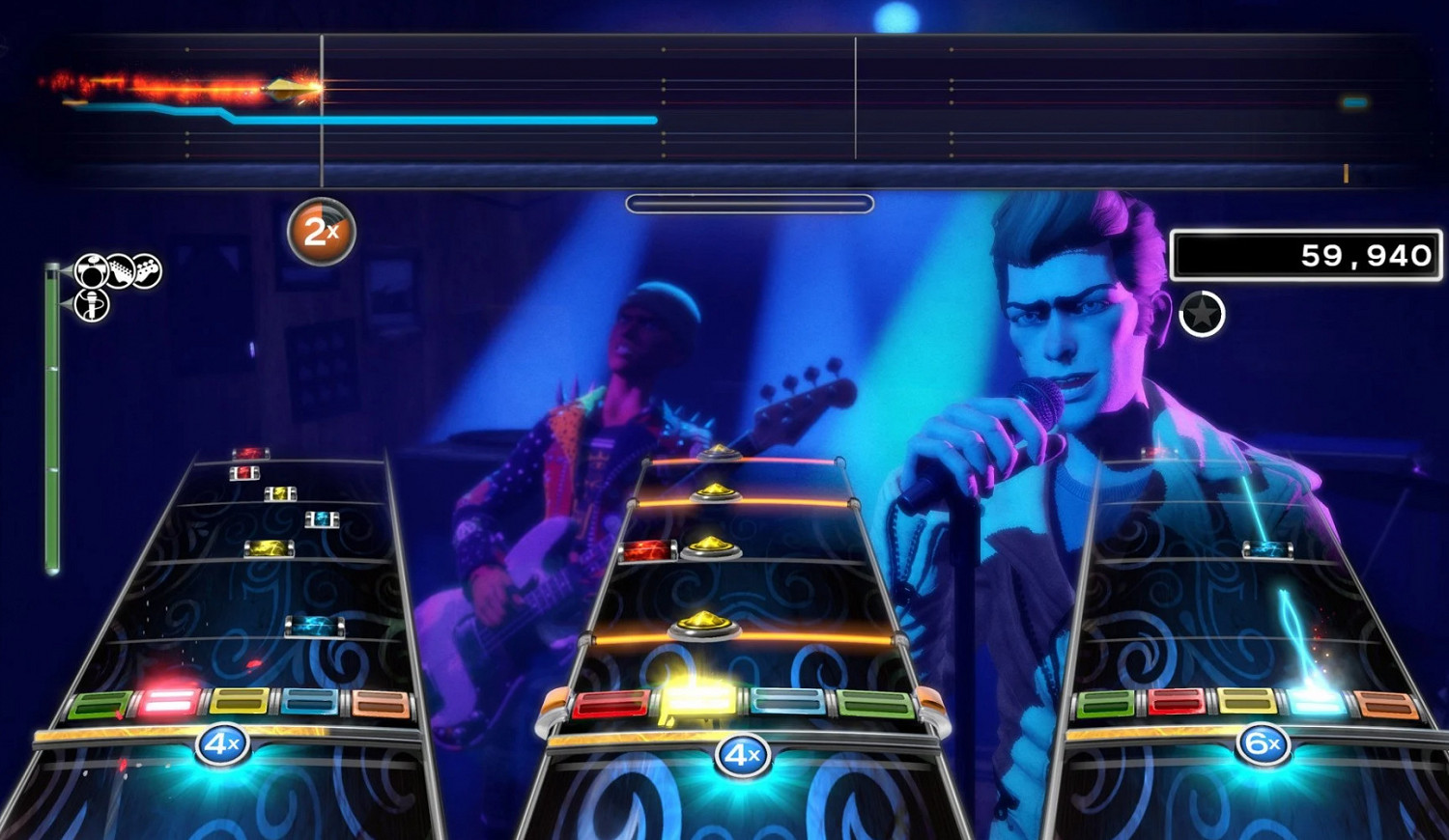Select the guitar instrument icon
The height and width of the screenshot is (840, 1449).
point(120,269)
